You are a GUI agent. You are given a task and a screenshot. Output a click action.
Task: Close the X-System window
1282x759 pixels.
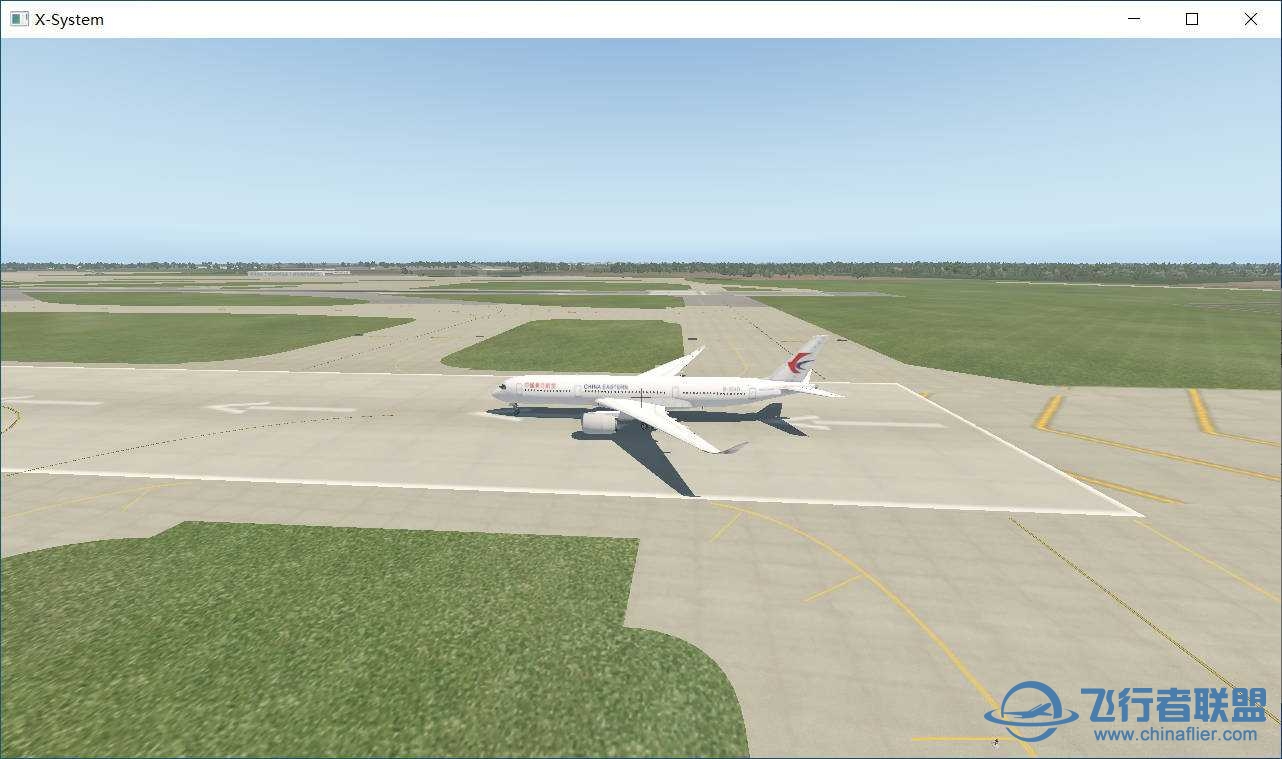pyautogui.click(x=1251, y=19)
